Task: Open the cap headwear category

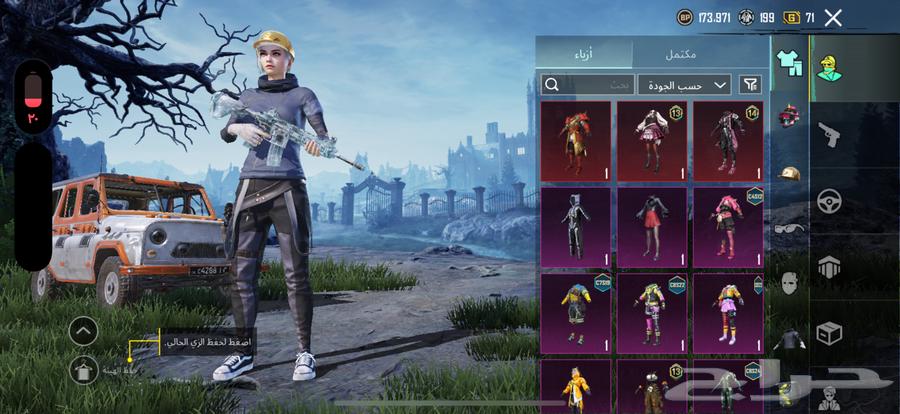Action: click(790, 173)
